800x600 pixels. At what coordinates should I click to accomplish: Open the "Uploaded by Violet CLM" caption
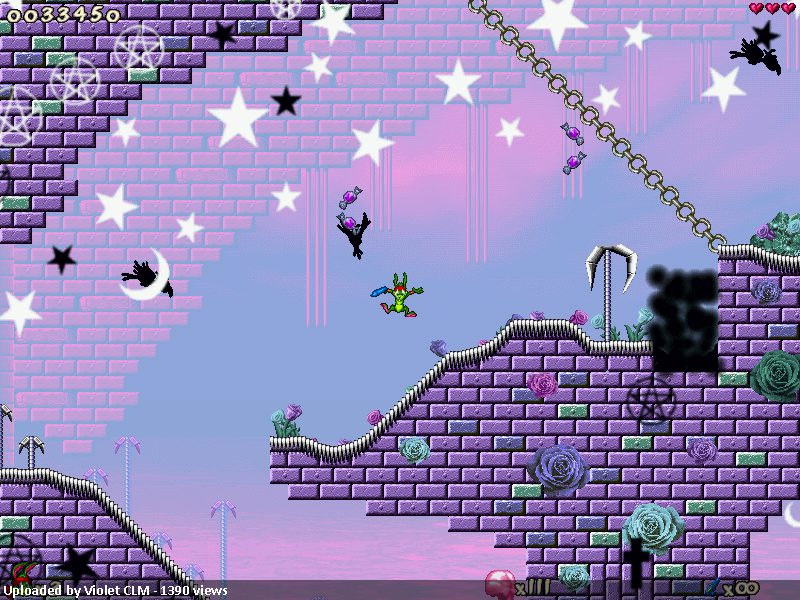115,591
